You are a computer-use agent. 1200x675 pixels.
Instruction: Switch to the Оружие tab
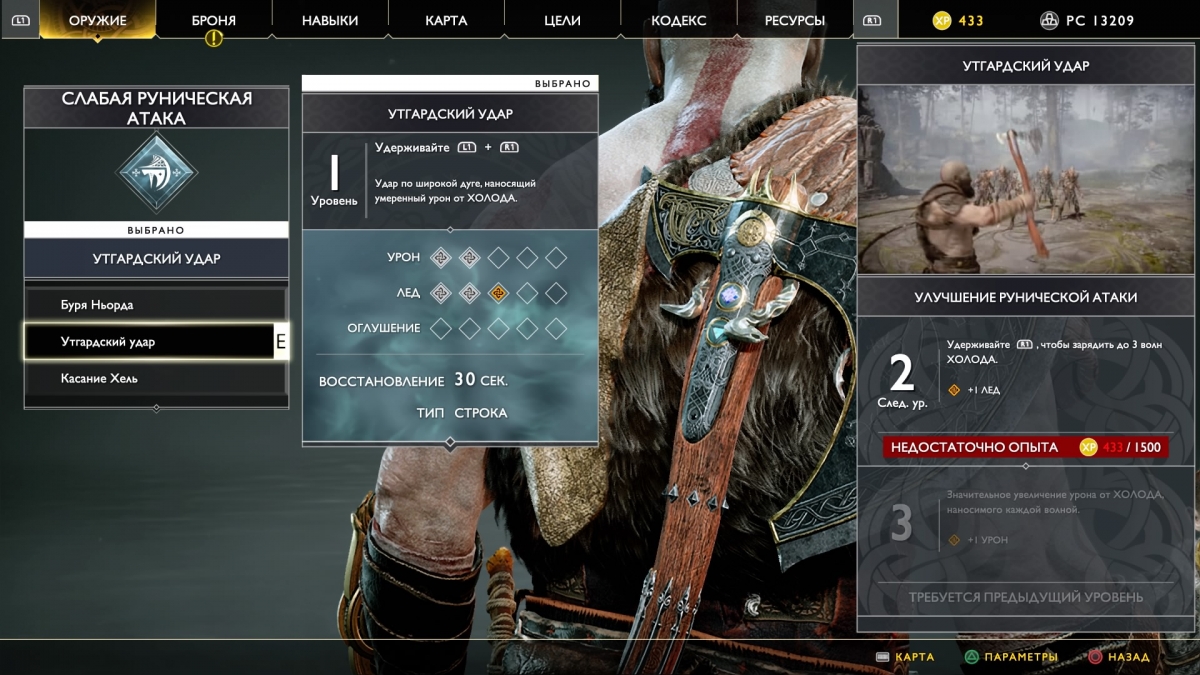click(97, 20)
